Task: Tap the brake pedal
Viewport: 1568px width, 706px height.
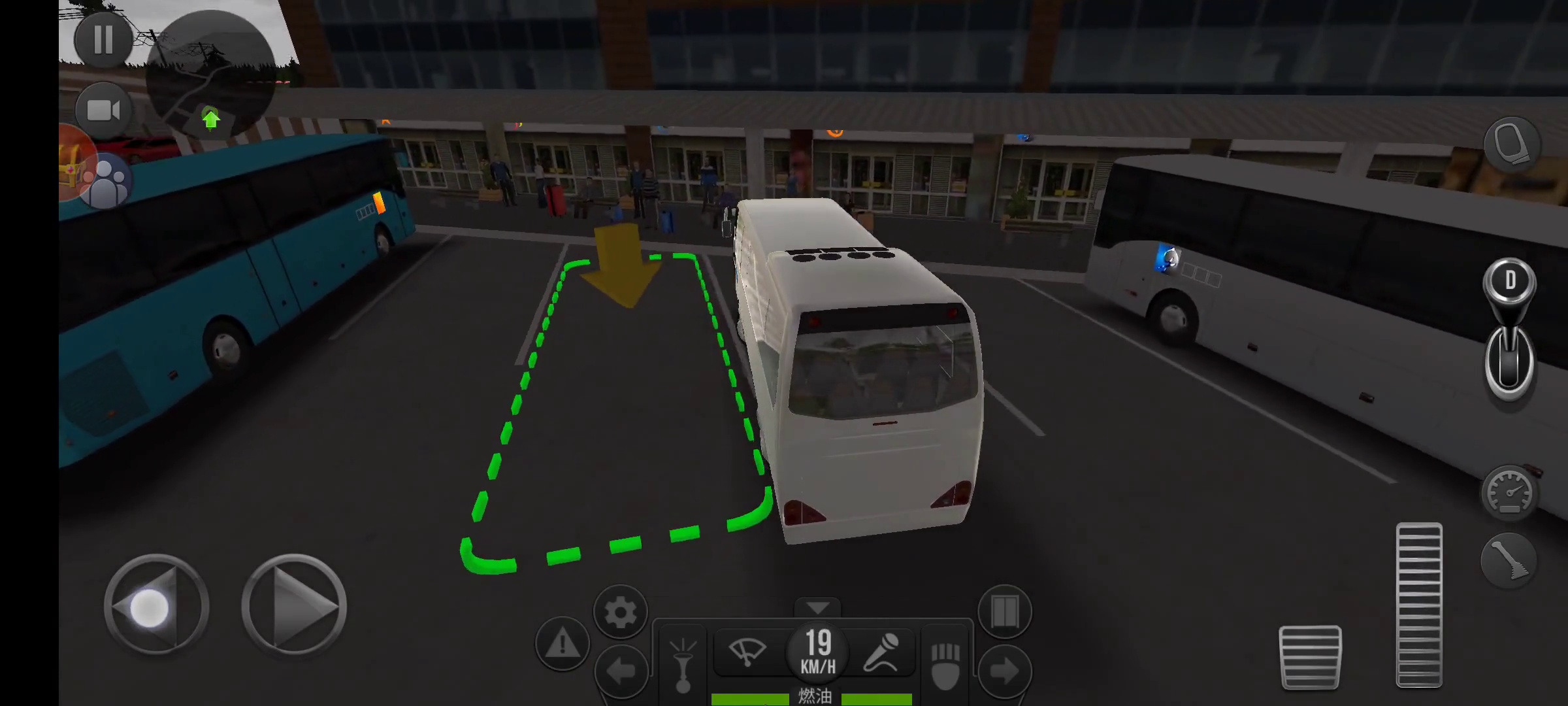Action: tap(1309, 656)
